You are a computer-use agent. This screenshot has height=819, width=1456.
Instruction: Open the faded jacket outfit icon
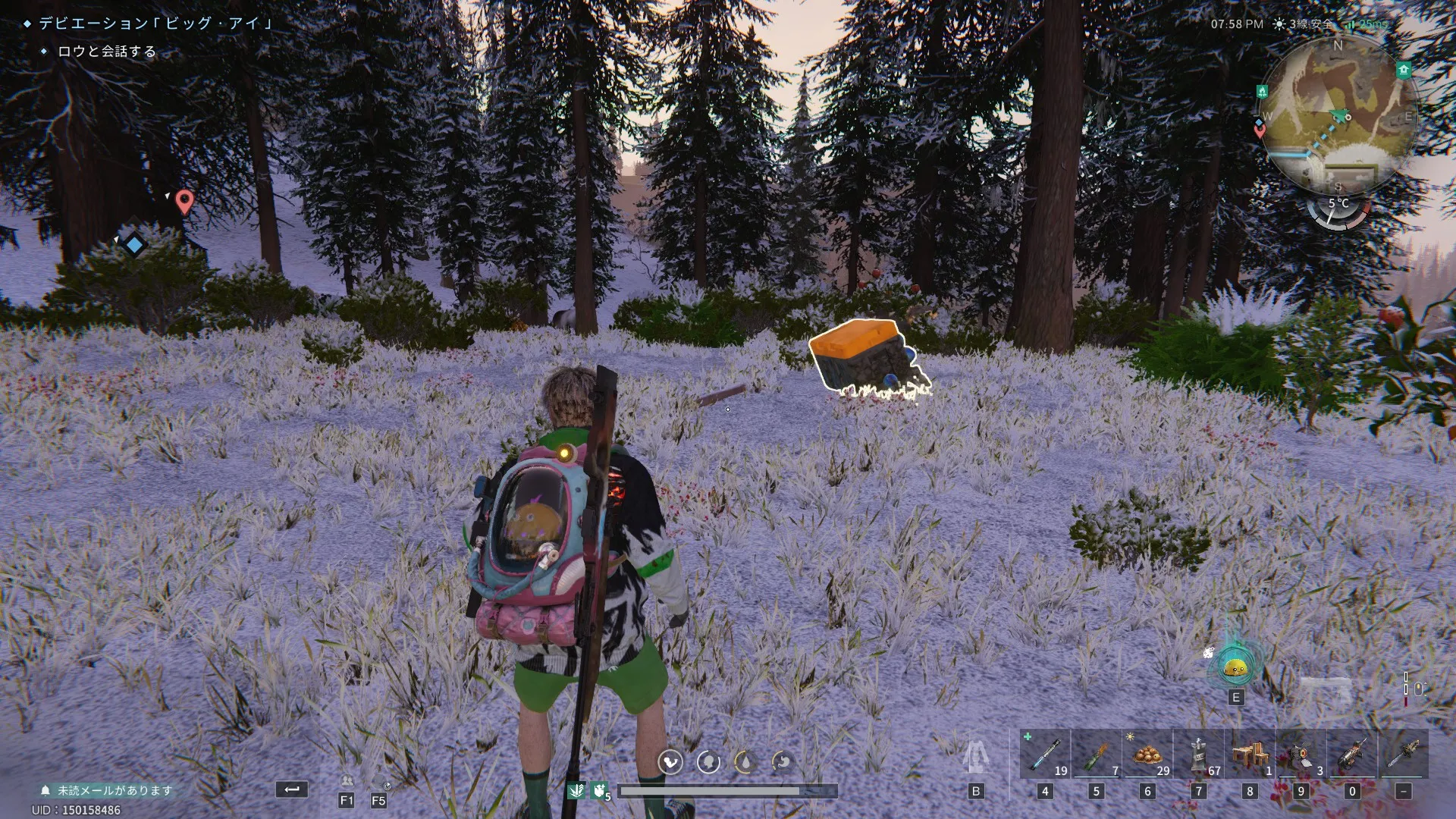click(975, 757)
